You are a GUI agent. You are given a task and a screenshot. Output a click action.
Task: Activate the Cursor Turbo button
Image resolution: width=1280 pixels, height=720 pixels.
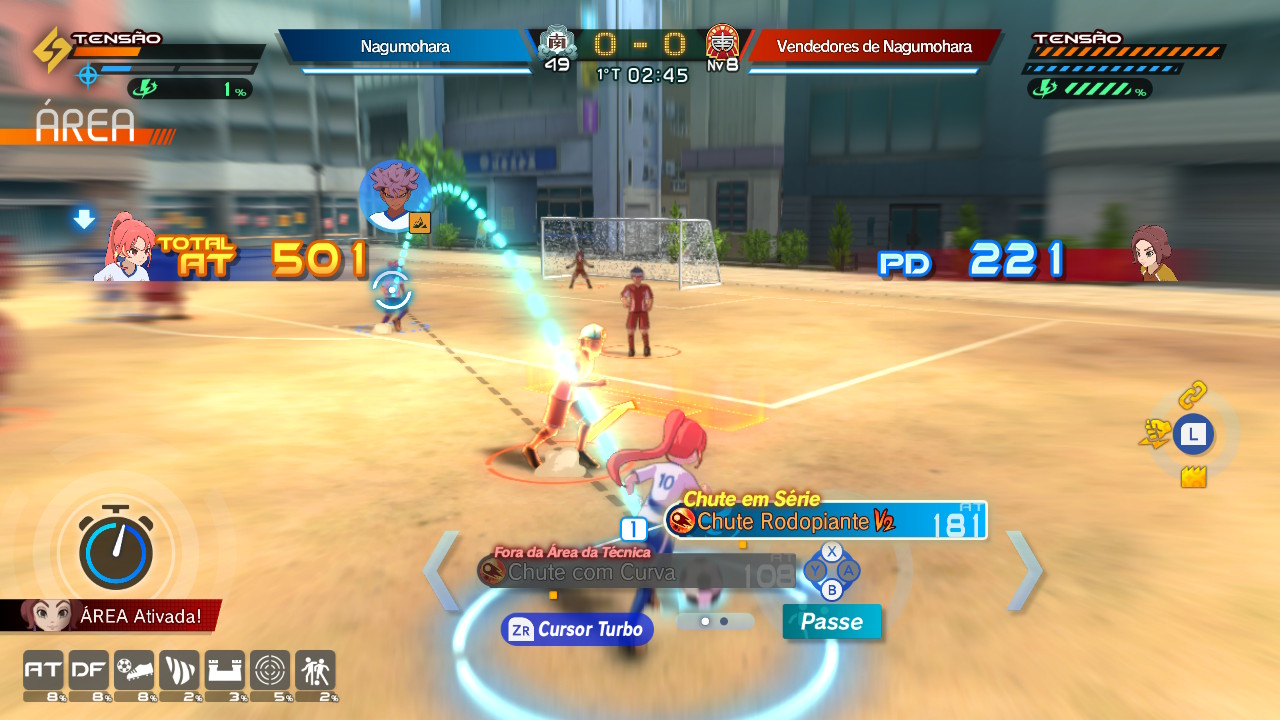click(577, 629)
